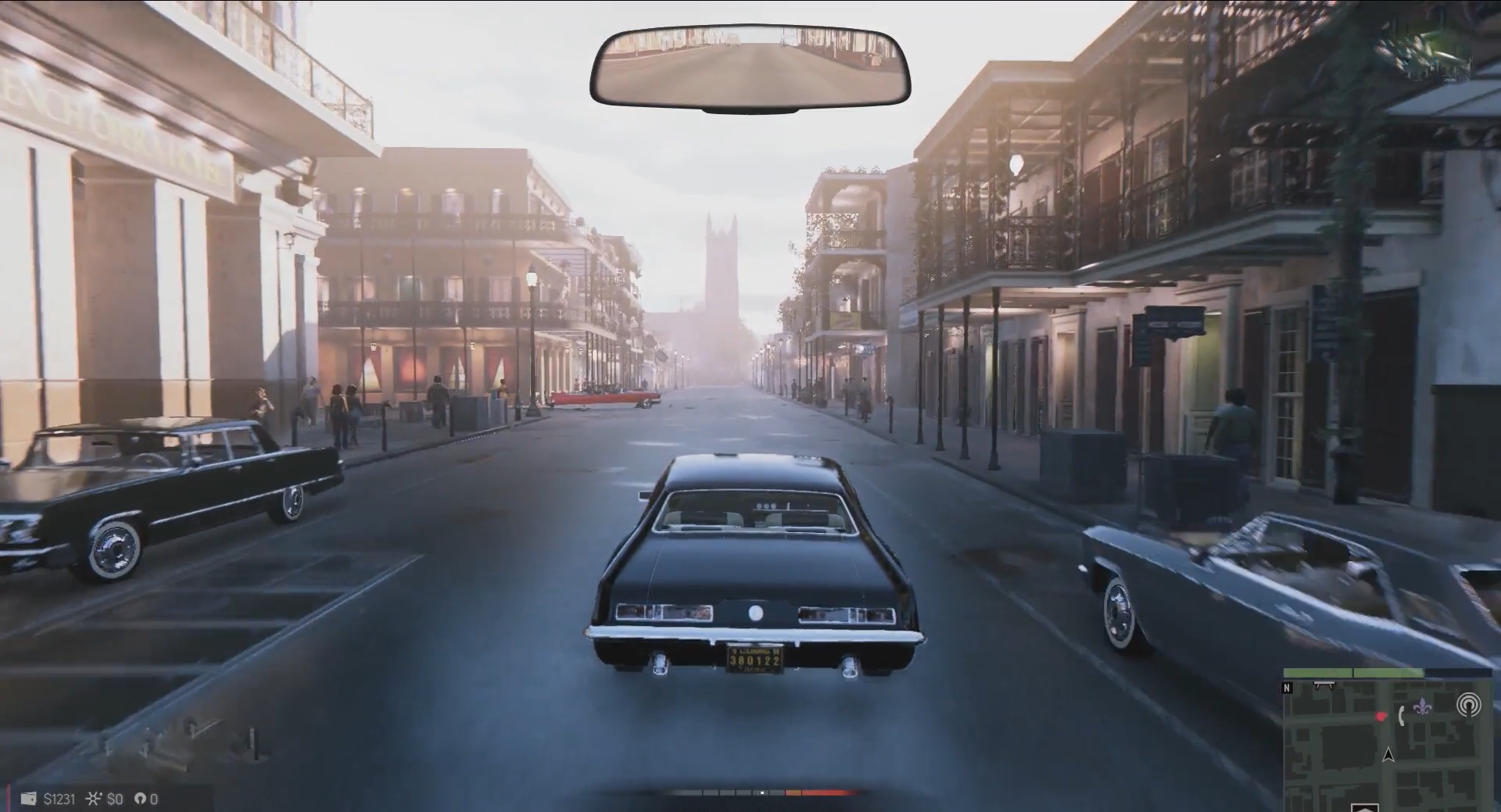Click the rearview mirror display
Screen dimensions: 1501x812
pos(750,68)
